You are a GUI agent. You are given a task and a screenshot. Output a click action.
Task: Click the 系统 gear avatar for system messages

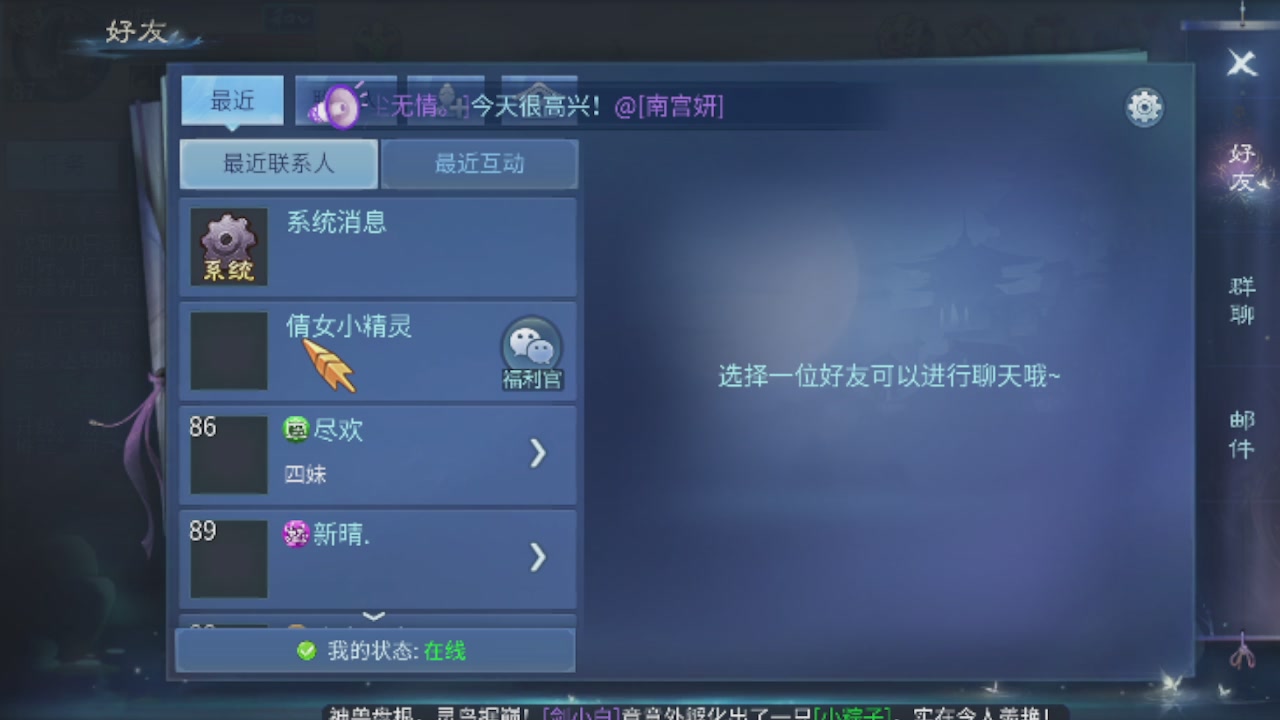point(227,245)
